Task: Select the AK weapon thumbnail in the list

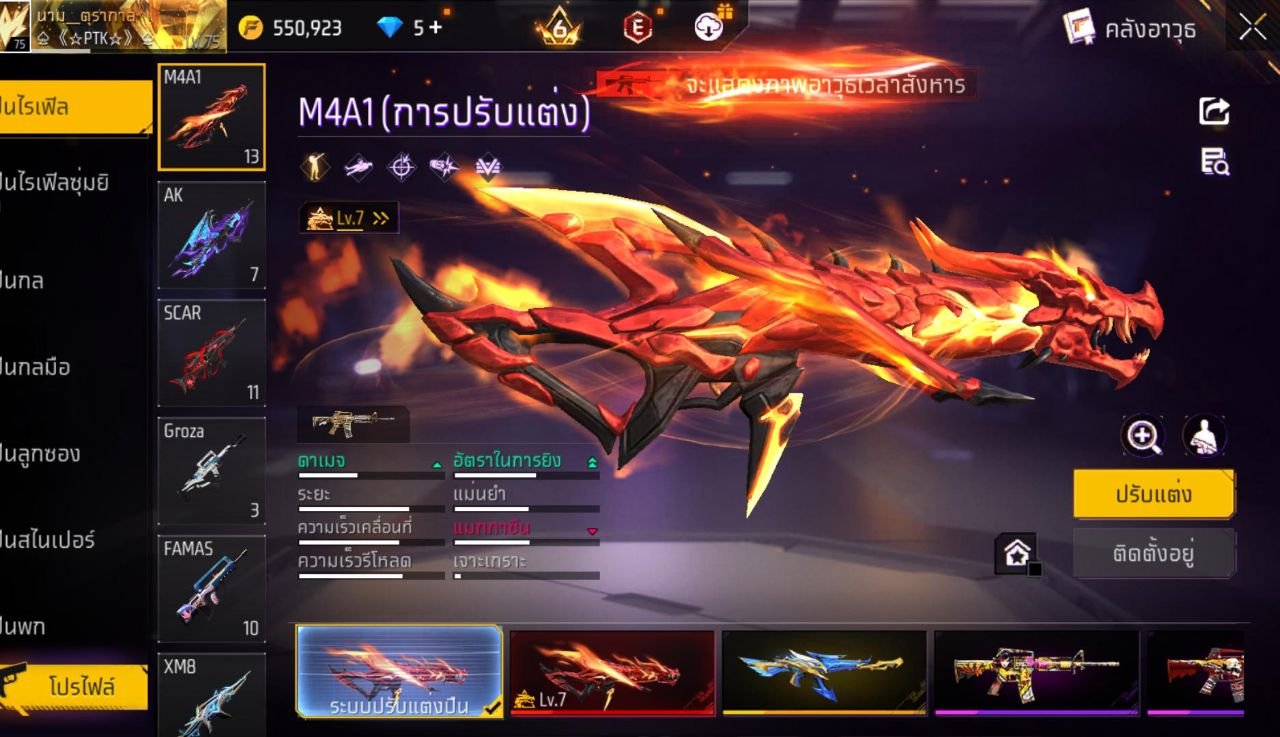Action: click(x=211, y=235)
